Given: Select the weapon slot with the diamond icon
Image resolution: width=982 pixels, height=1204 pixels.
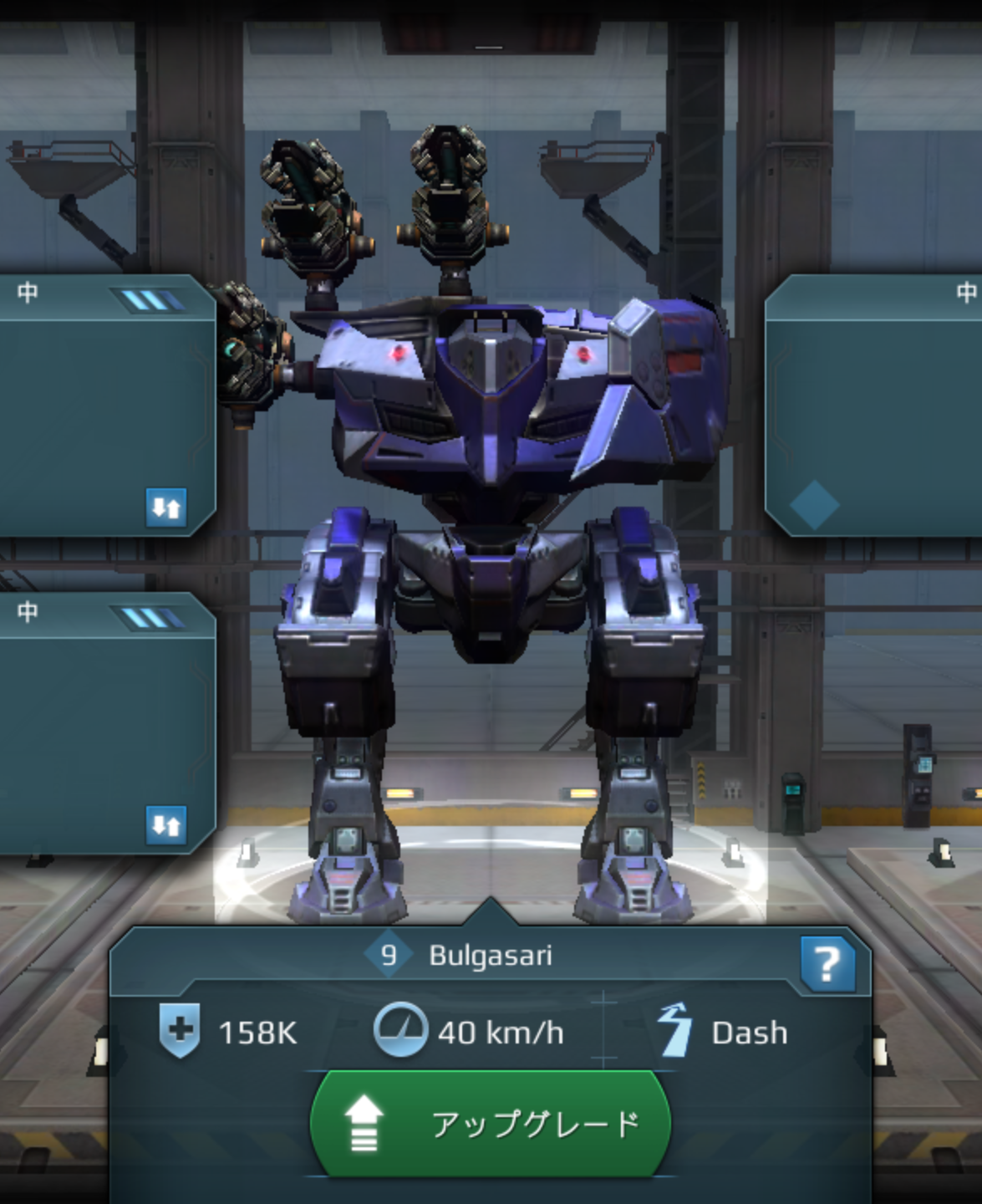Looking at the screenshot, I should (x=873, y=406).
